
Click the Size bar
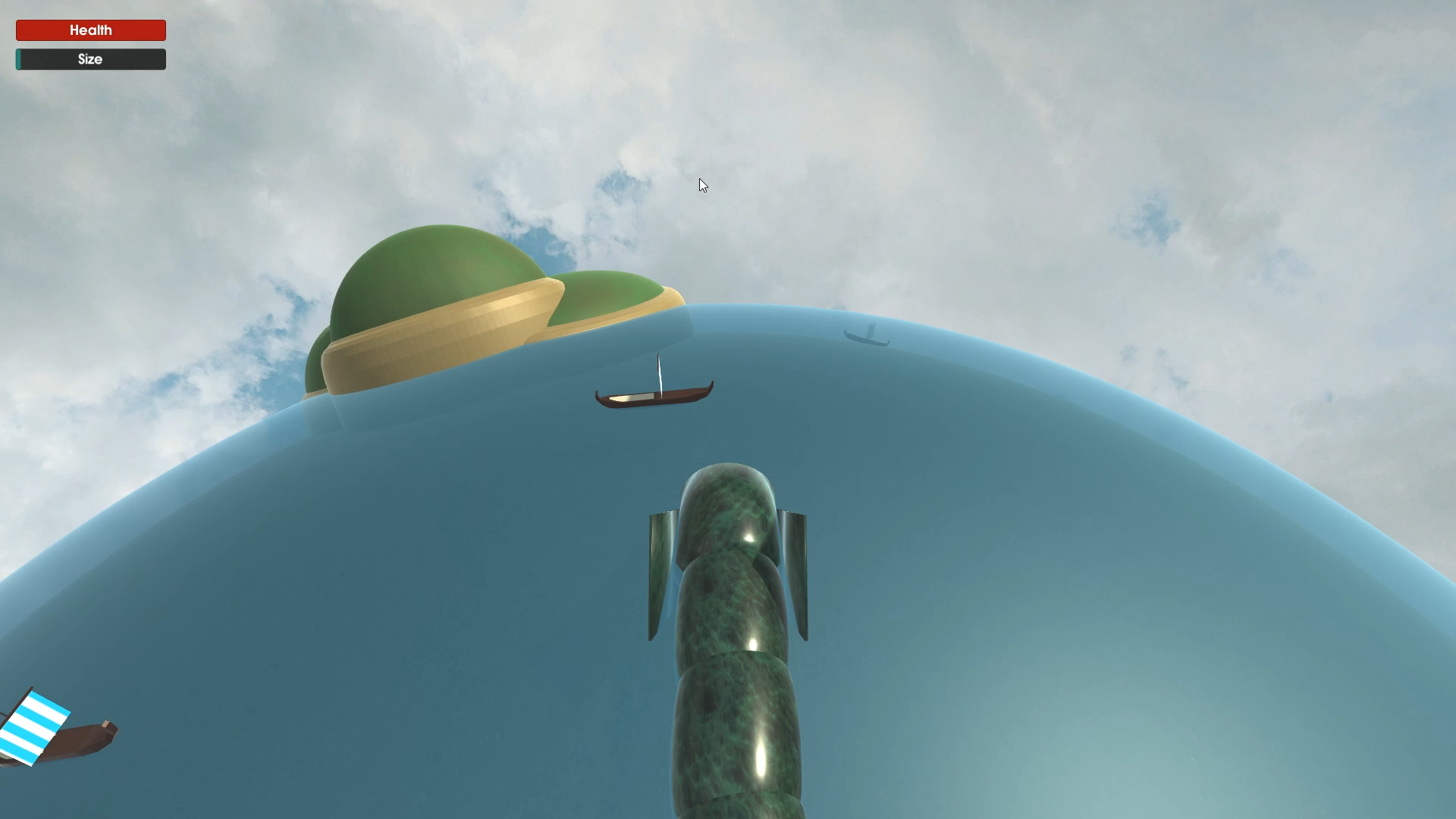click(x=90, y=59)
